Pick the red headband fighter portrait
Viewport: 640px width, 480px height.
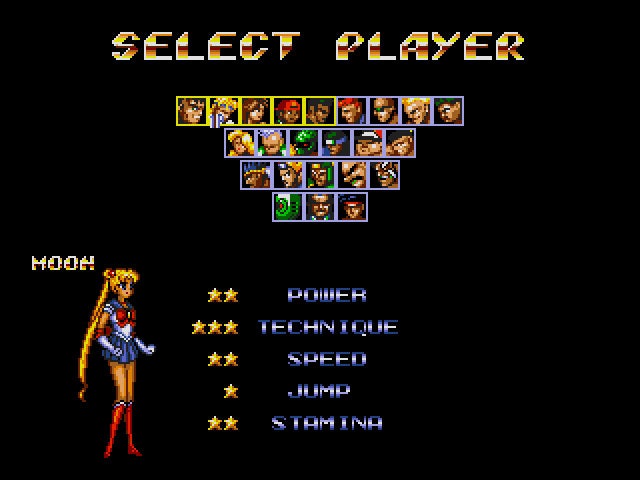click(x=351, y=206)
